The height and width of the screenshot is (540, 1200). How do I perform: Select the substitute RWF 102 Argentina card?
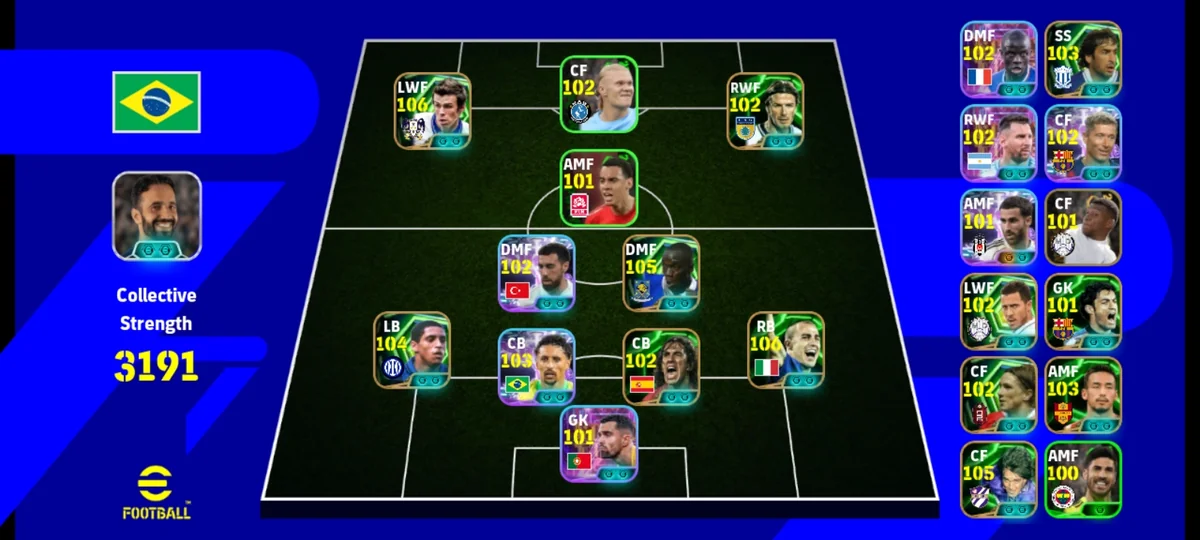click(998, 143)
